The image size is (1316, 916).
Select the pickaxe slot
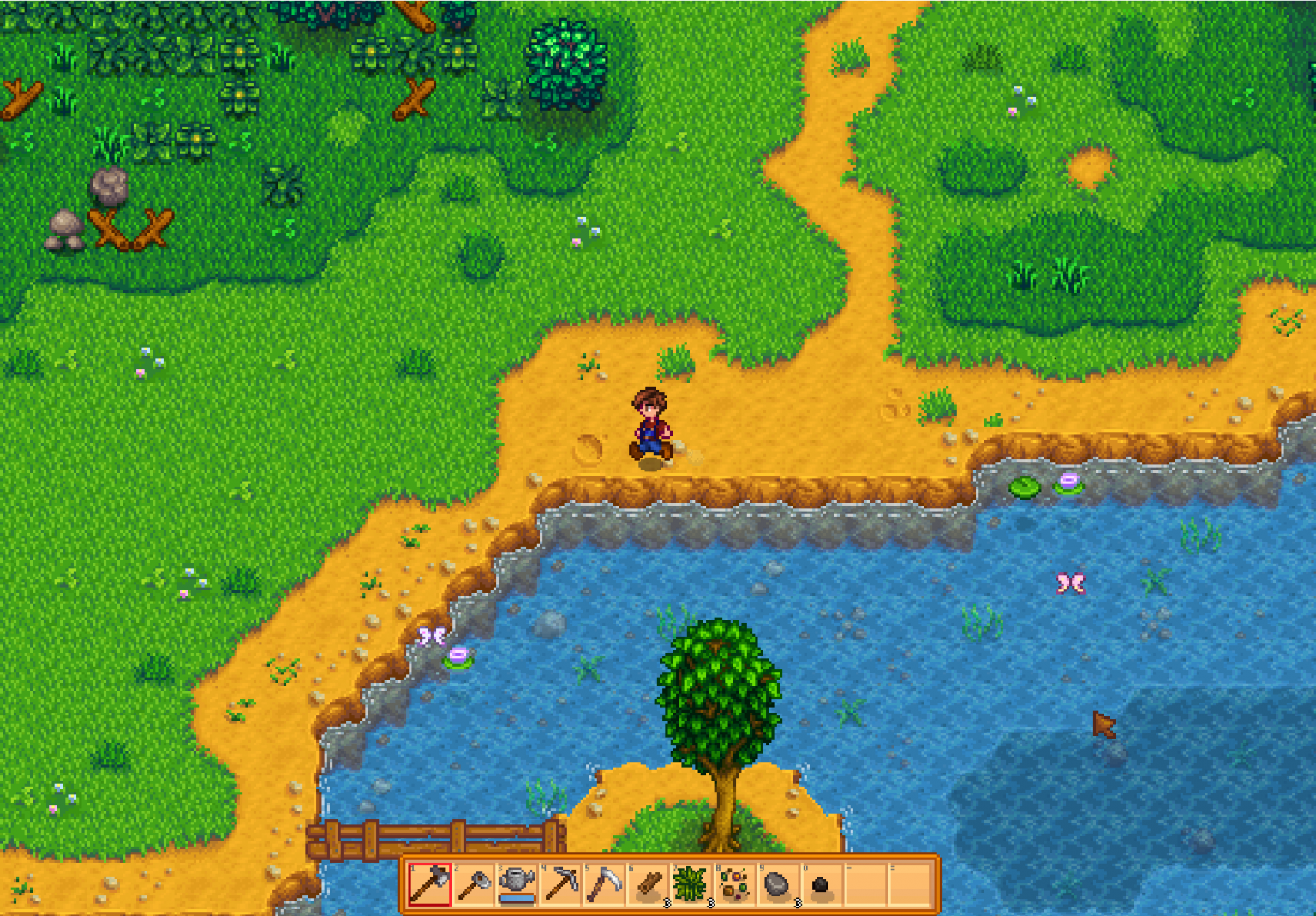click(561, 884)
